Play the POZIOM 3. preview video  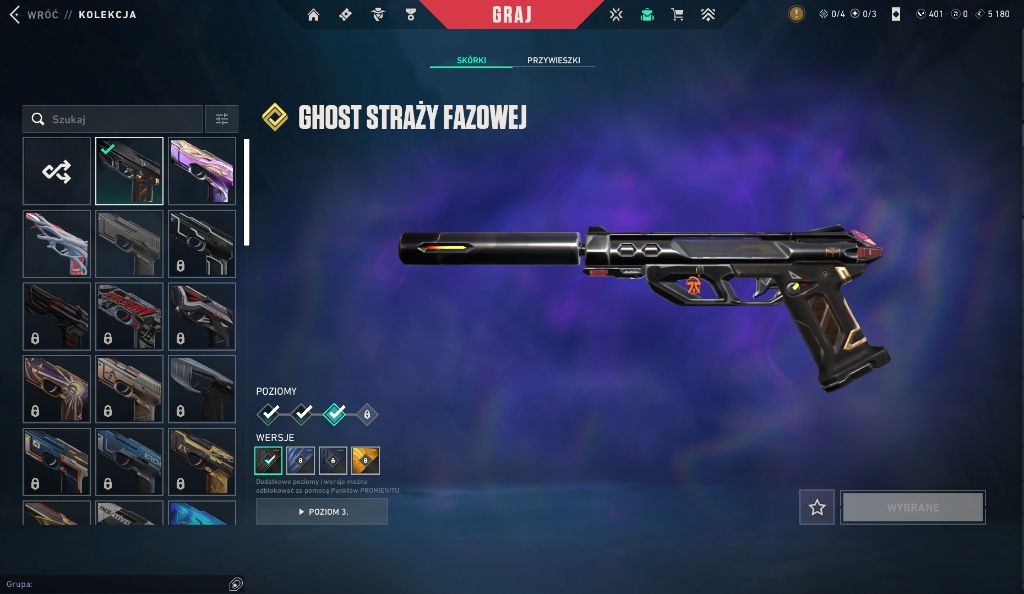(322, 512)
